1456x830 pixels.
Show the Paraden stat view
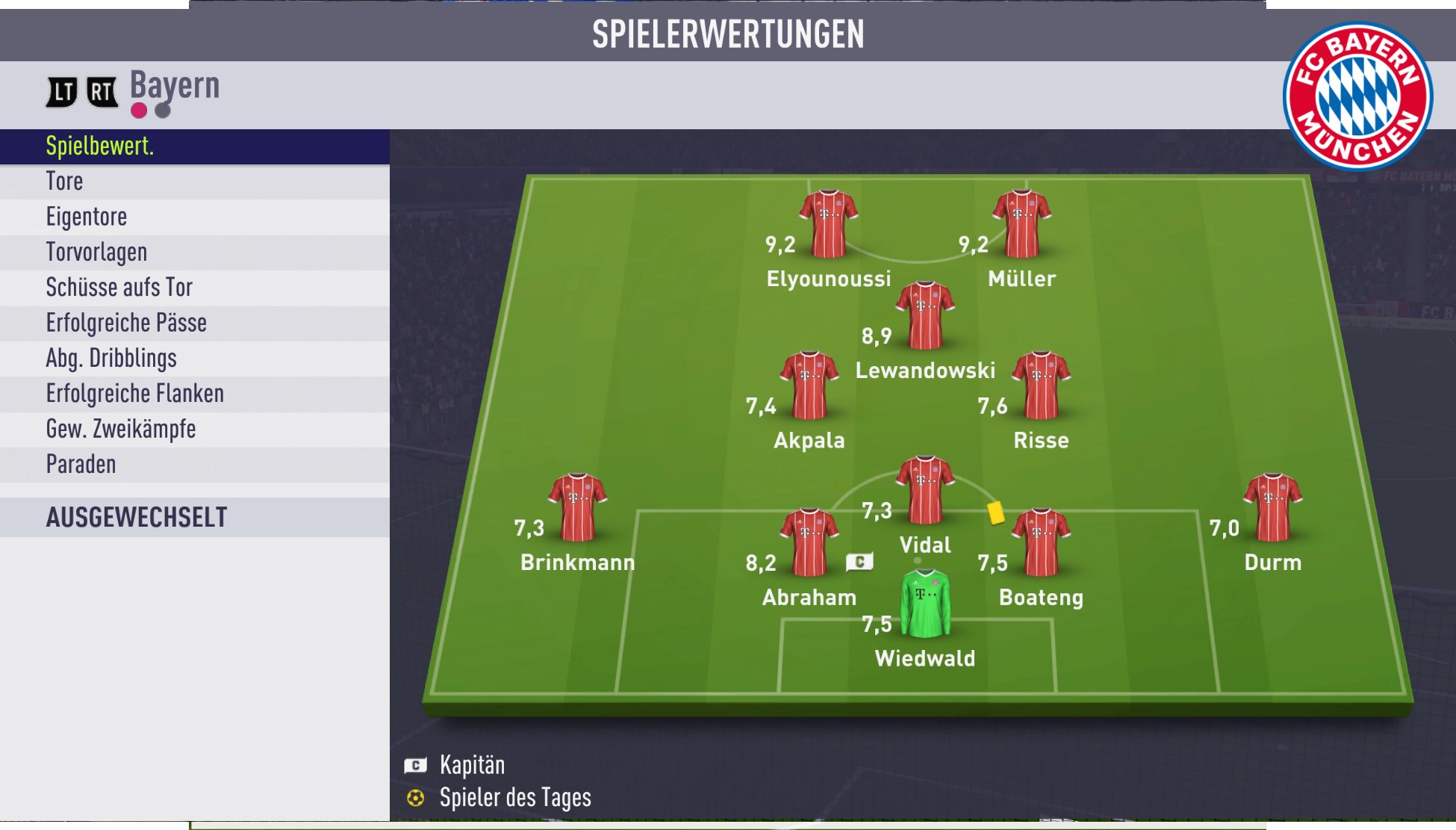[194, 465]
